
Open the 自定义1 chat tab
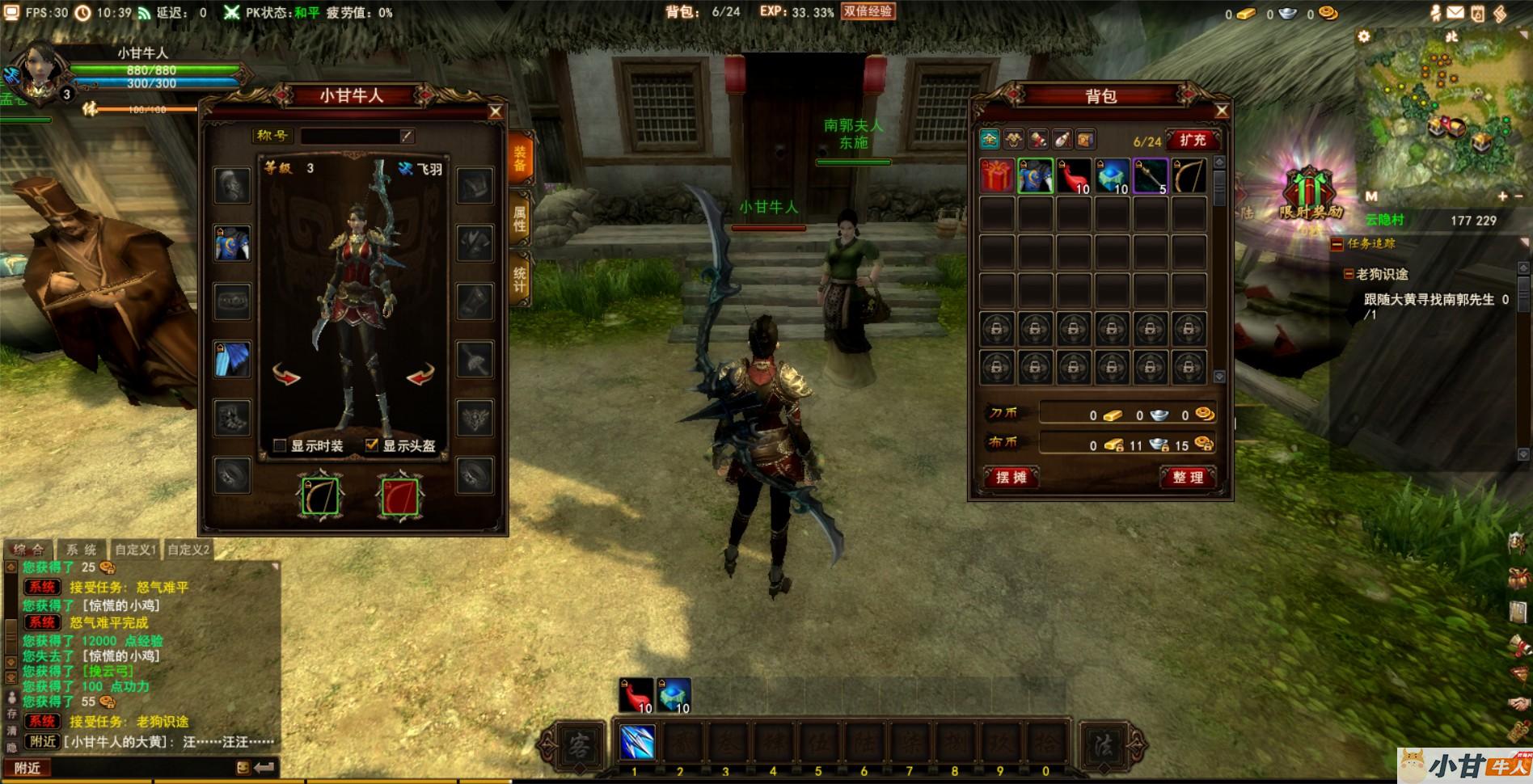tap(135, 550)
